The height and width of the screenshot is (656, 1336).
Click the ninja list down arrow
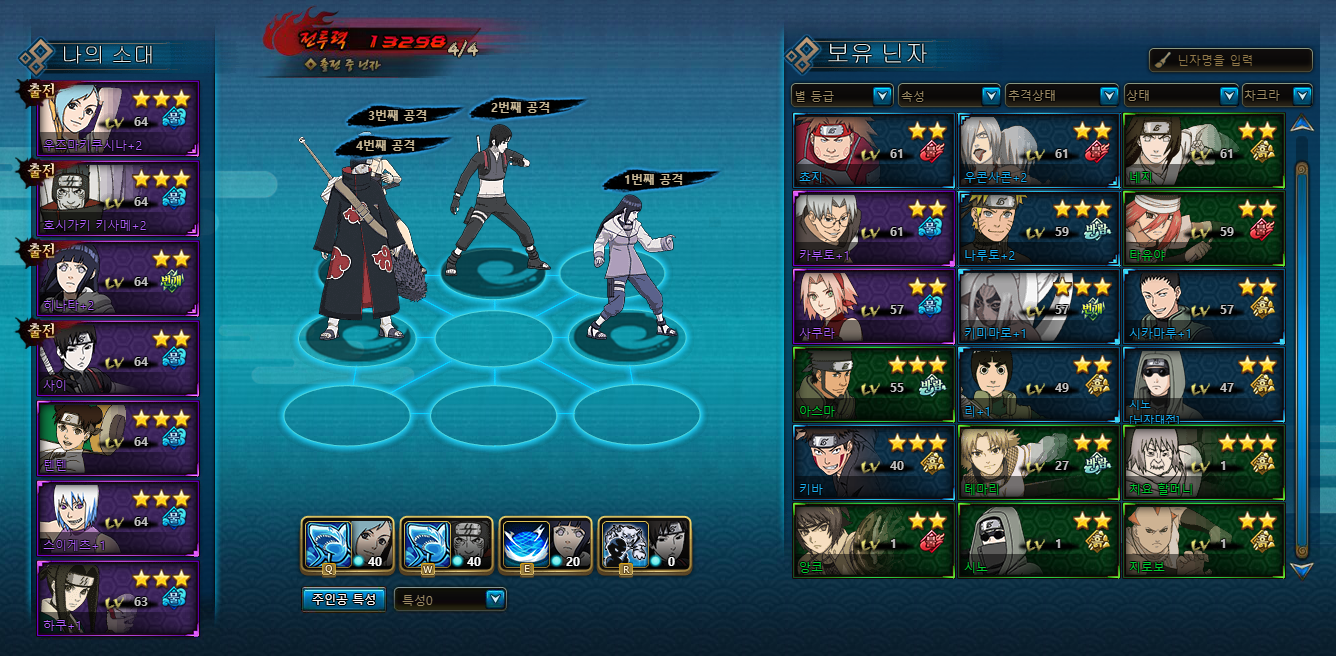(1301, 569)
